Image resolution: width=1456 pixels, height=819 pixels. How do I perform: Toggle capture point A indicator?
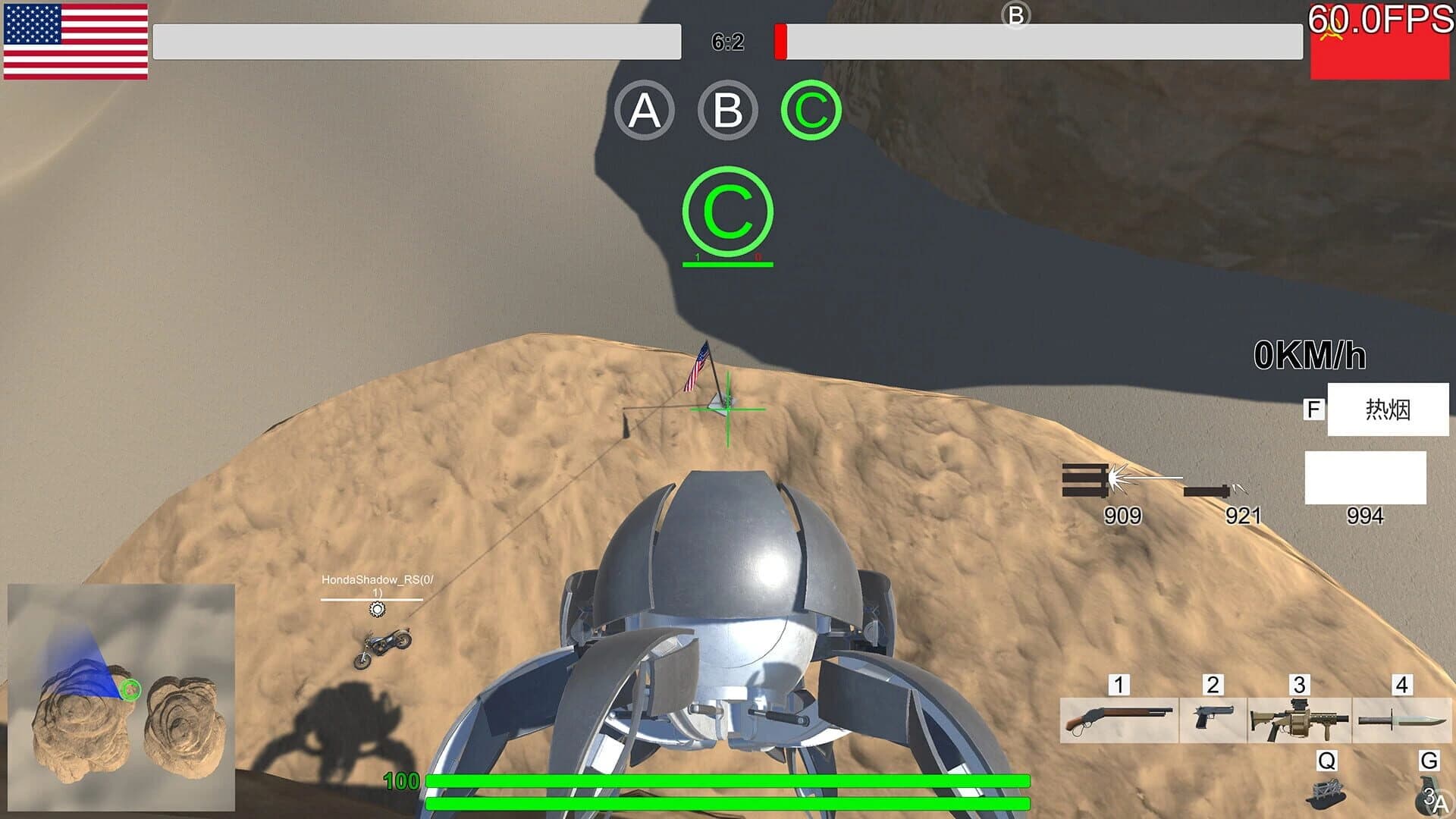645,111
